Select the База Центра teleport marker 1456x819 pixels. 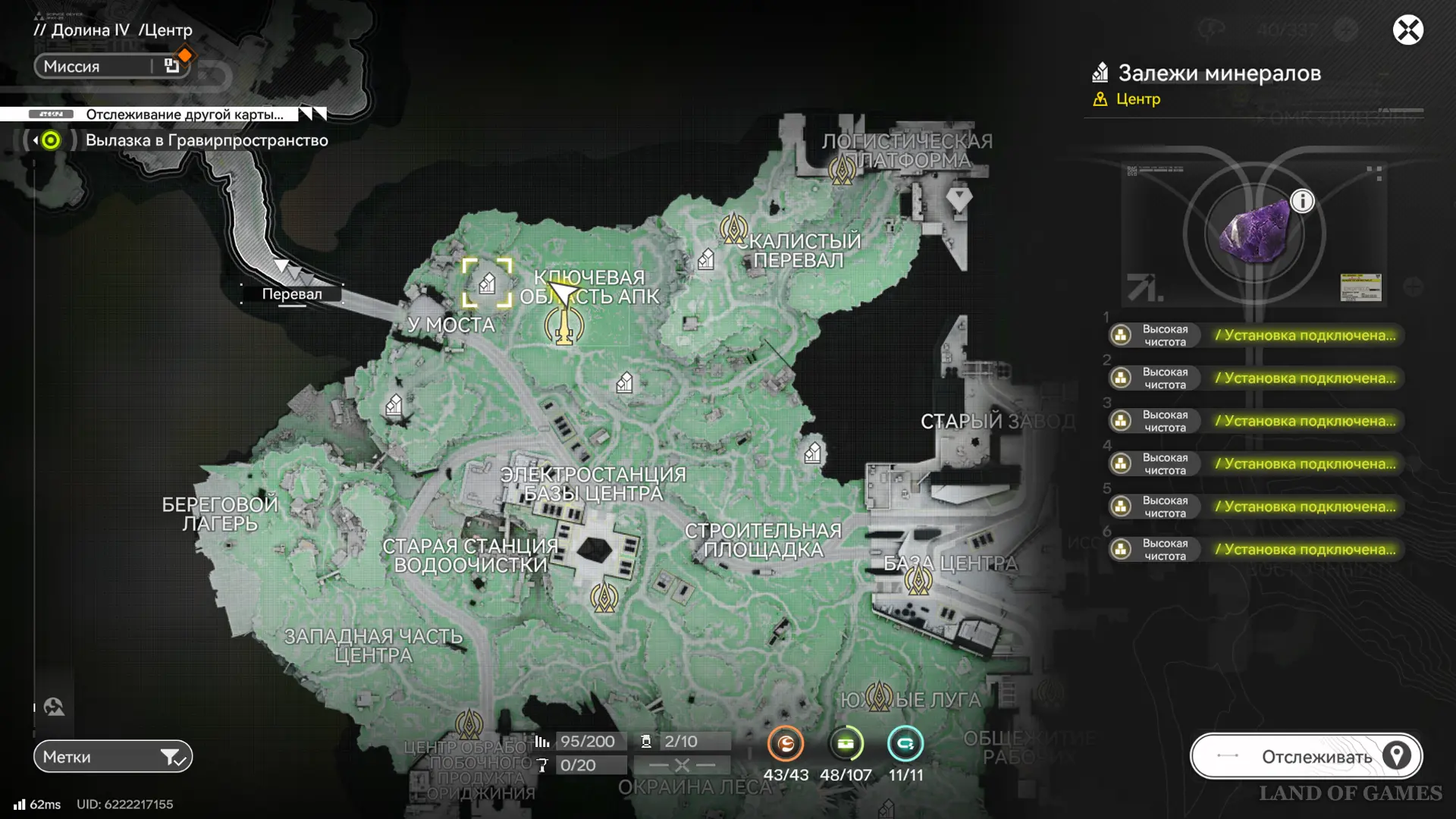click(918, 581)
